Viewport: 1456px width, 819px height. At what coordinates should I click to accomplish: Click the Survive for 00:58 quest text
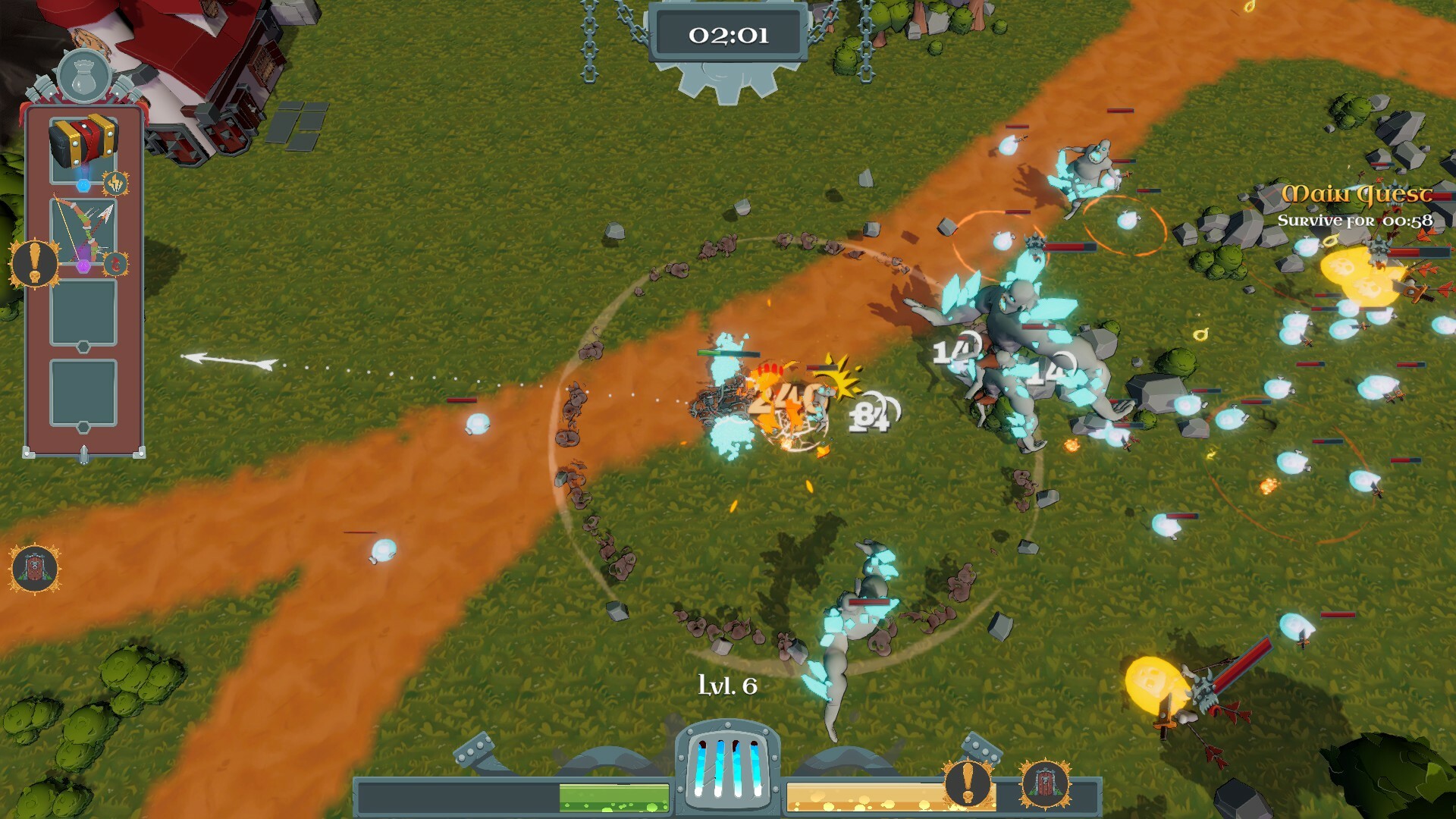(x=1355, y=221)
